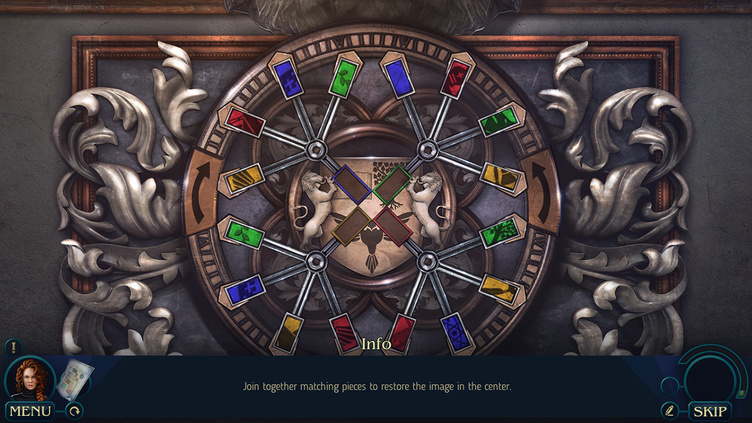The image size is (752, 423).
Task: Activate the circular reset arrow icon
Action: tap(74, 409)
